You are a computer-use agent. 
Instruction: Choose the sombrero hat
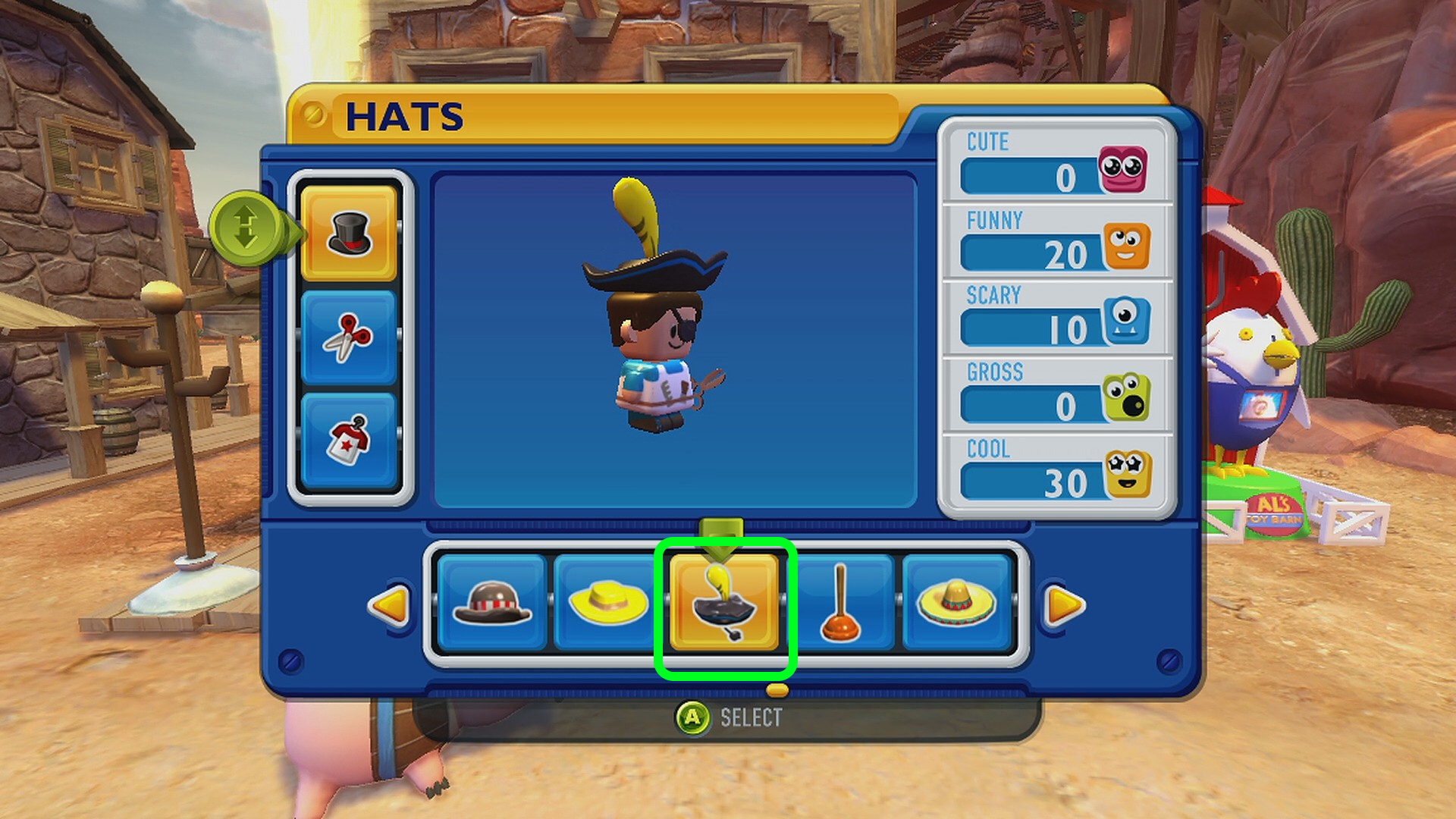coord(955,604)
